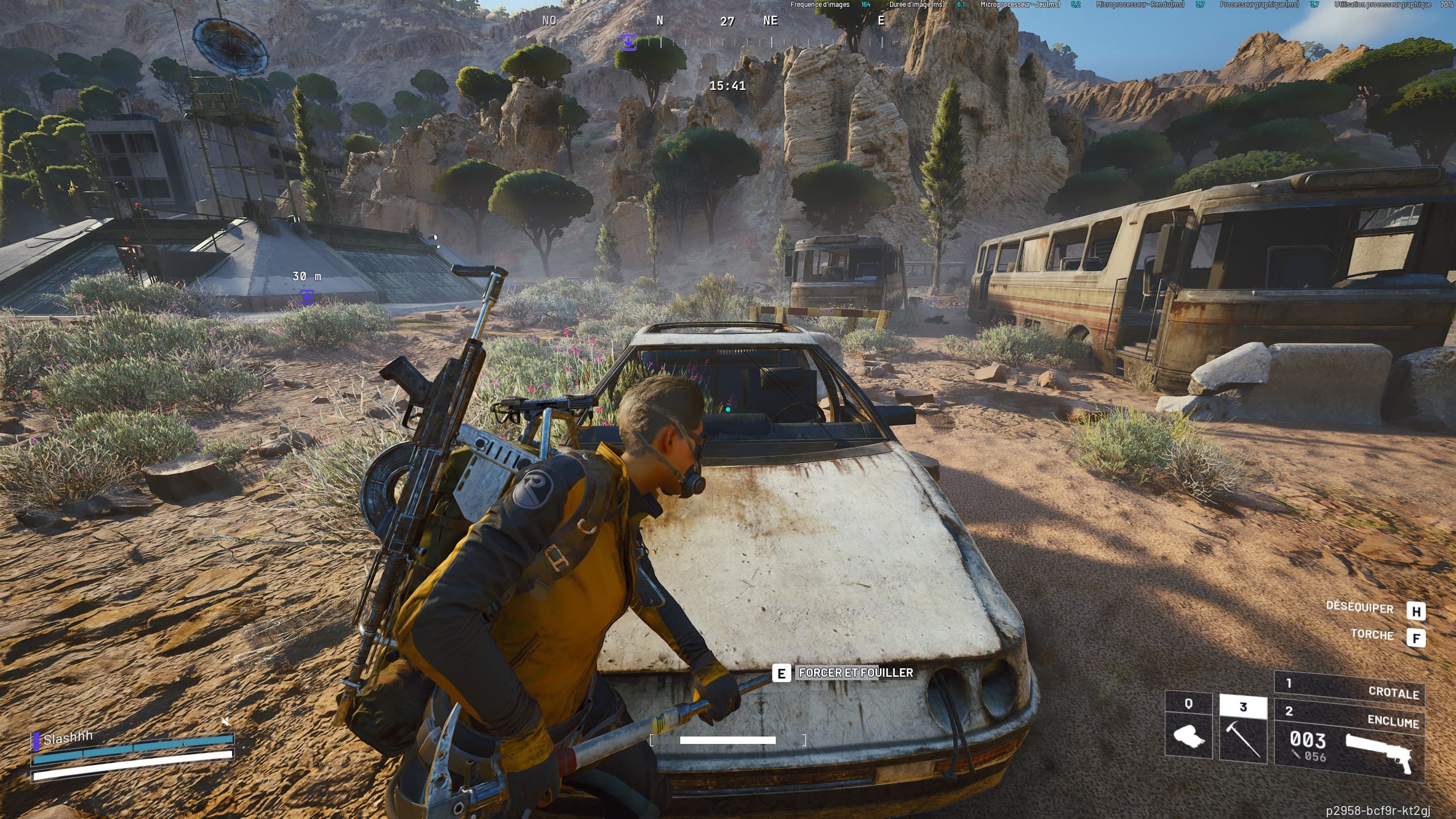1456x819 pixels.
Task: Click the 30 m waypoint marker
Action: tap(307, 296)
